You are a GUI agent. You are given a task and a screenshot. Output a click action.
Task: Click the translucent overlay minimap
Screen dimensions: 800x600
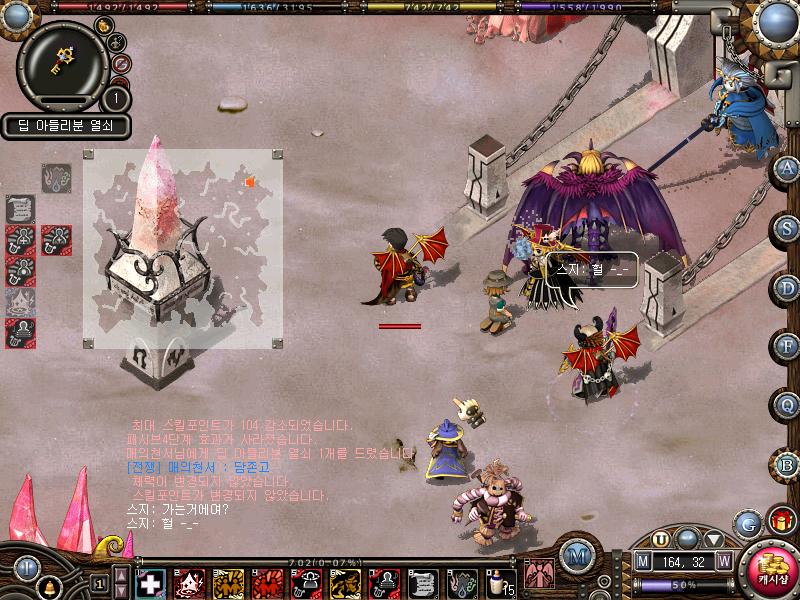[183, 249]
